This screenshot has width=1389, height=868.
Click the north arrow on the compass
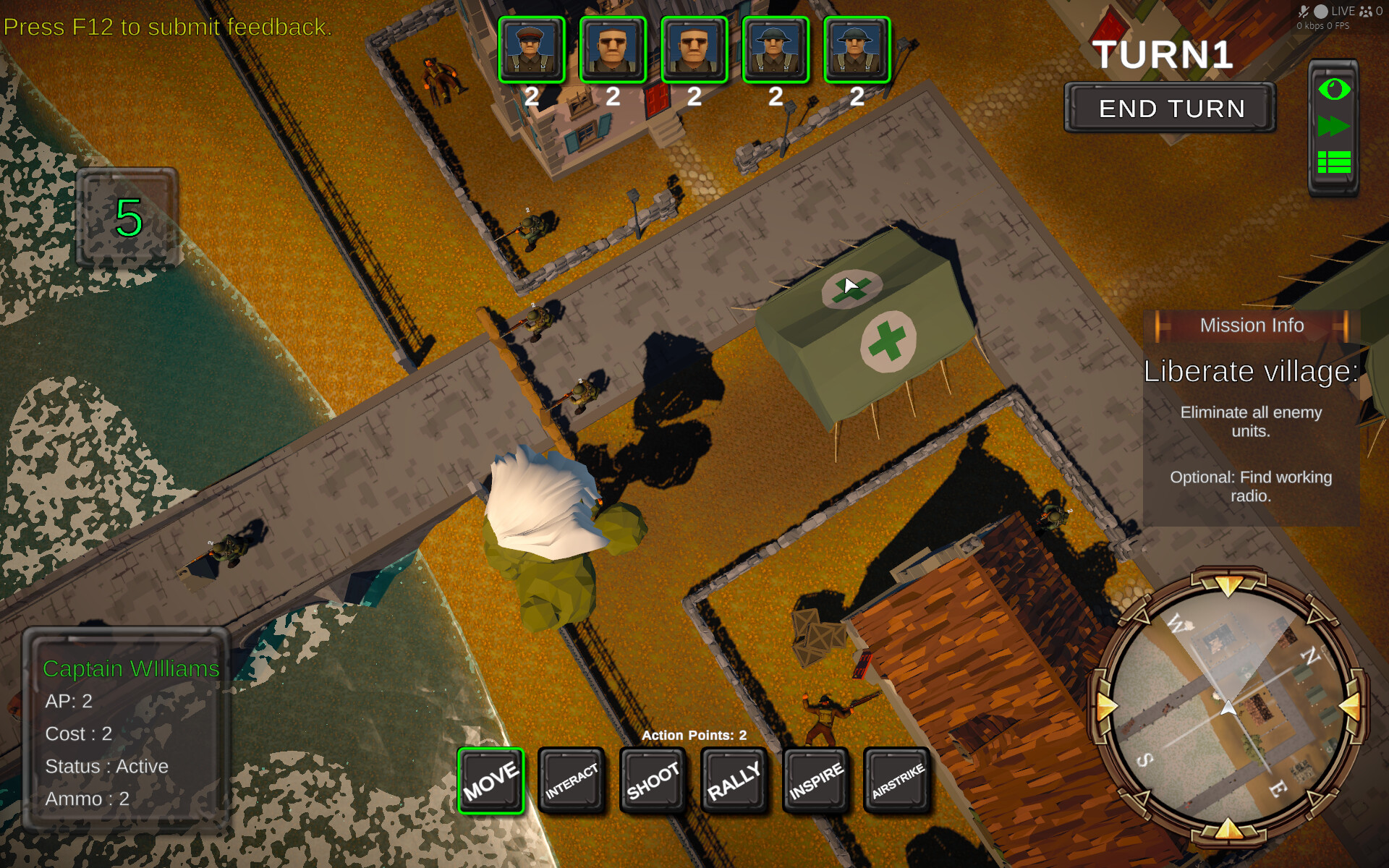1229,589
